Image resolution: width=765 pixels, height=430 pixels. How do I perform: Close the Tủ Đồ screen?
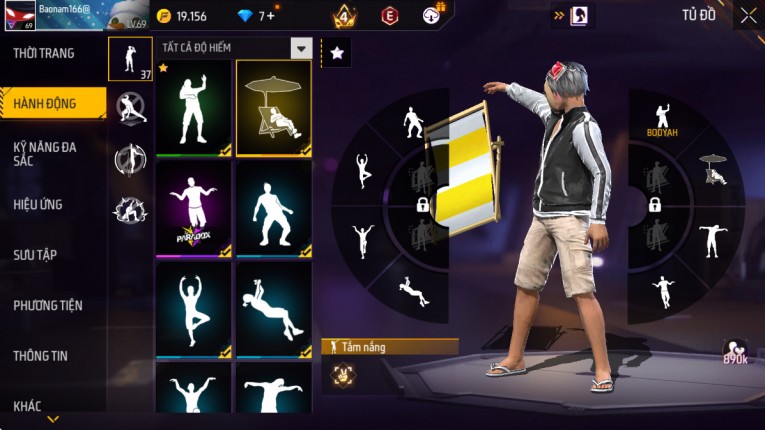pos(748,16)
